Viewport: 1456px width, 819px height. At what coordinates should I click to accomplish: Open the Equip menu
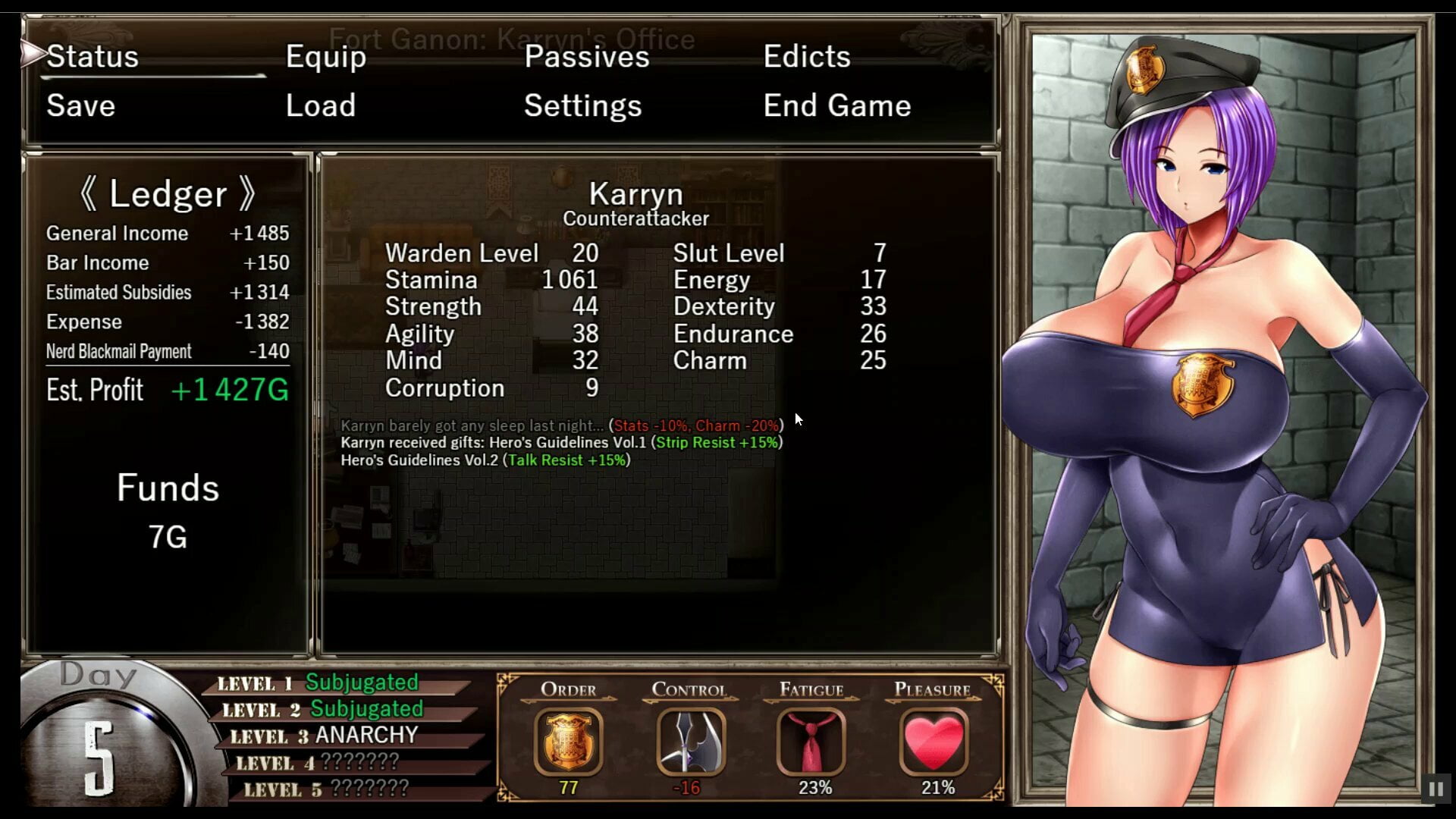click(326, 57)
